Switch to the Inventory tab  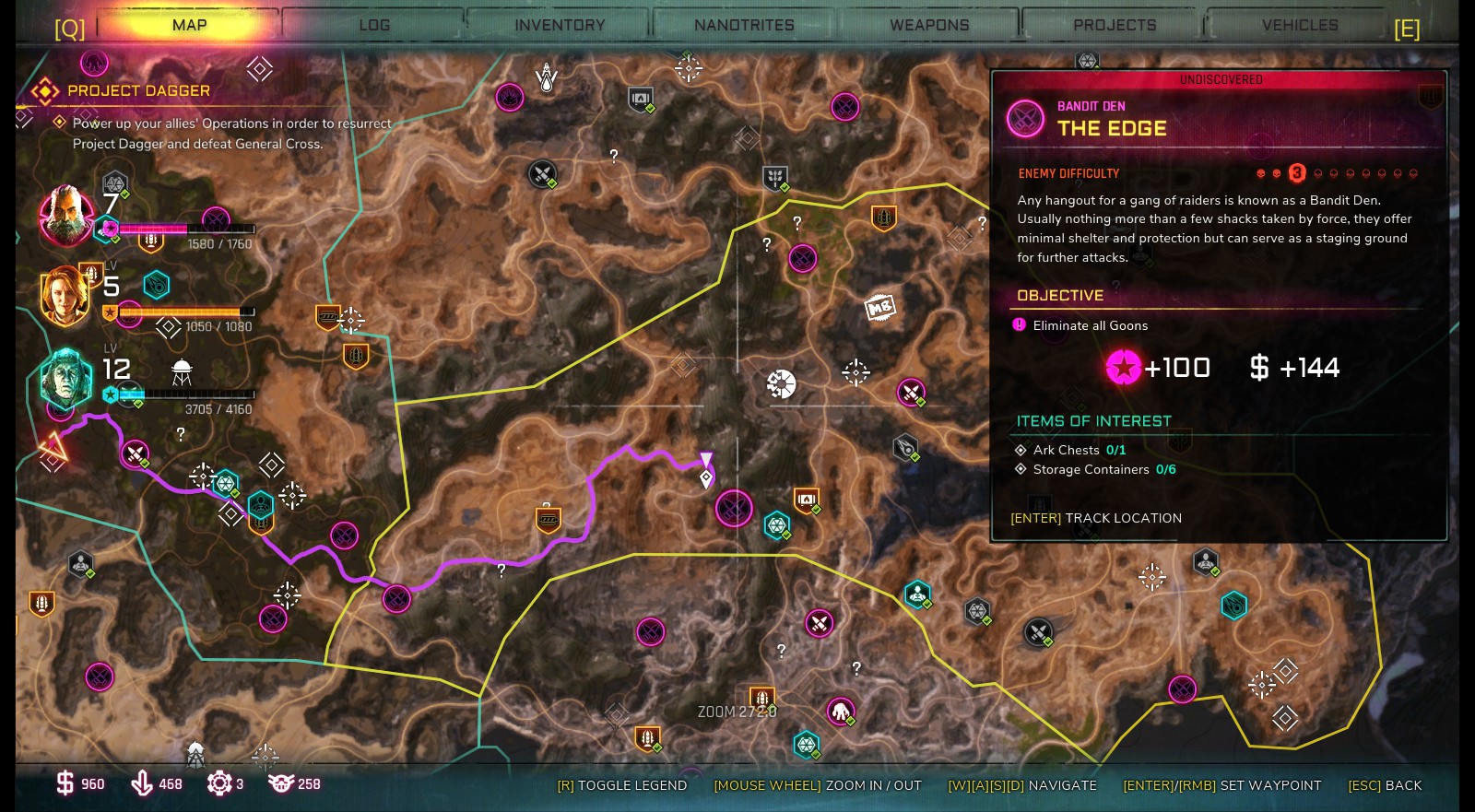tap(559, 24)
